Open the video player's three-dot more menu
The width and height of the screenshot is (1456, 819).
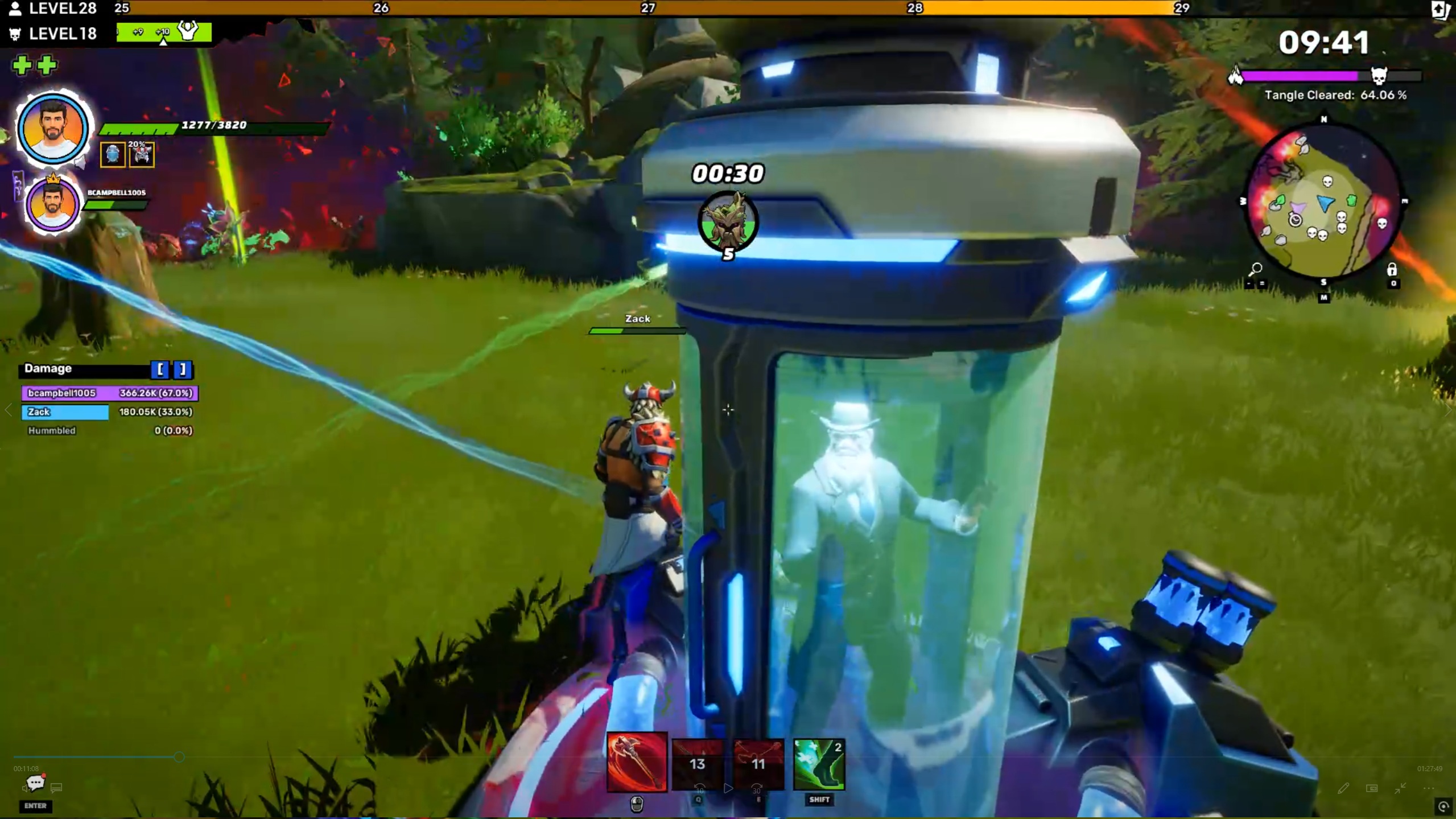[1428, 788]
